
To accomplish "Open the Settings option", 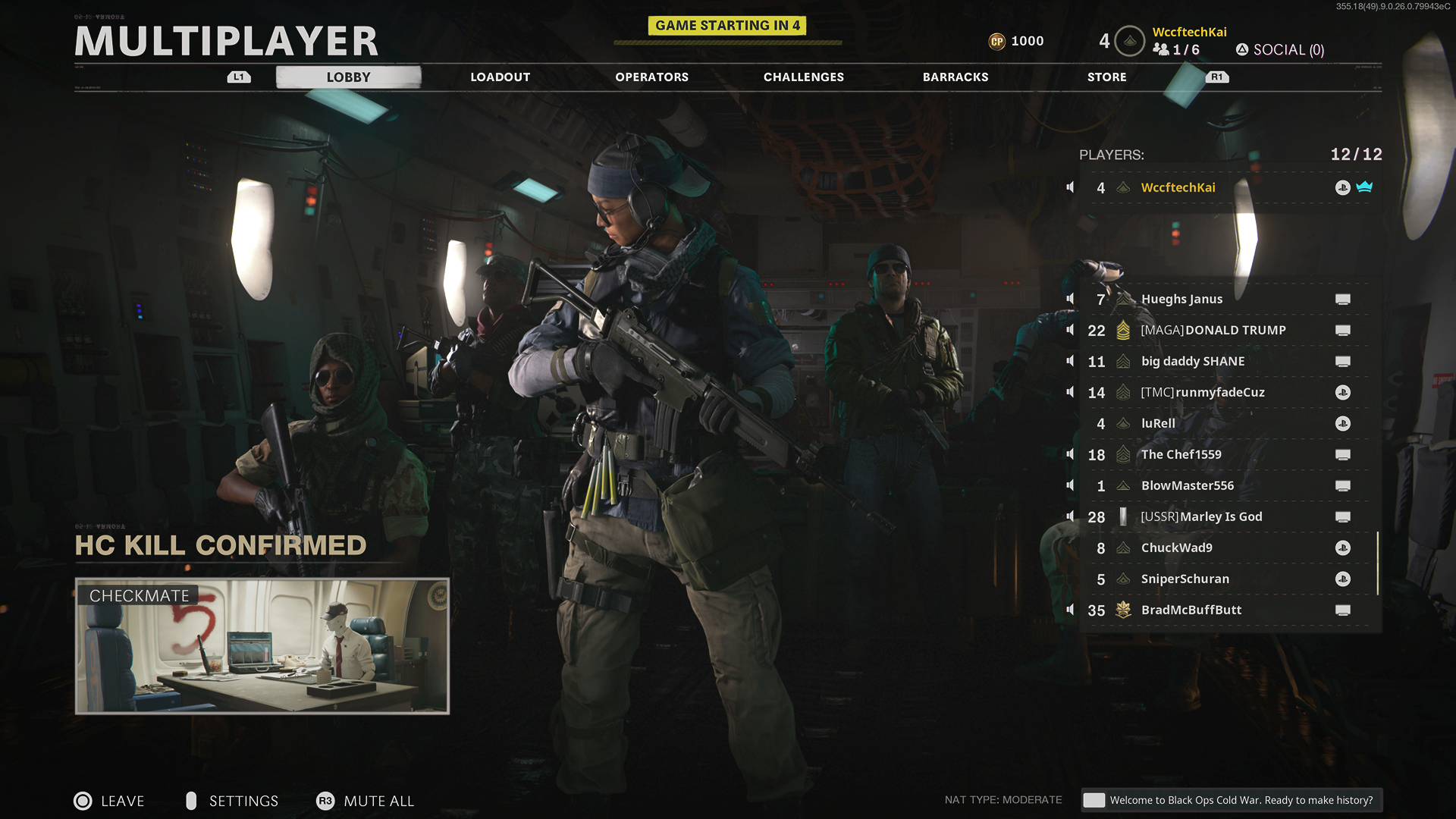I will [x=233, y=801].
